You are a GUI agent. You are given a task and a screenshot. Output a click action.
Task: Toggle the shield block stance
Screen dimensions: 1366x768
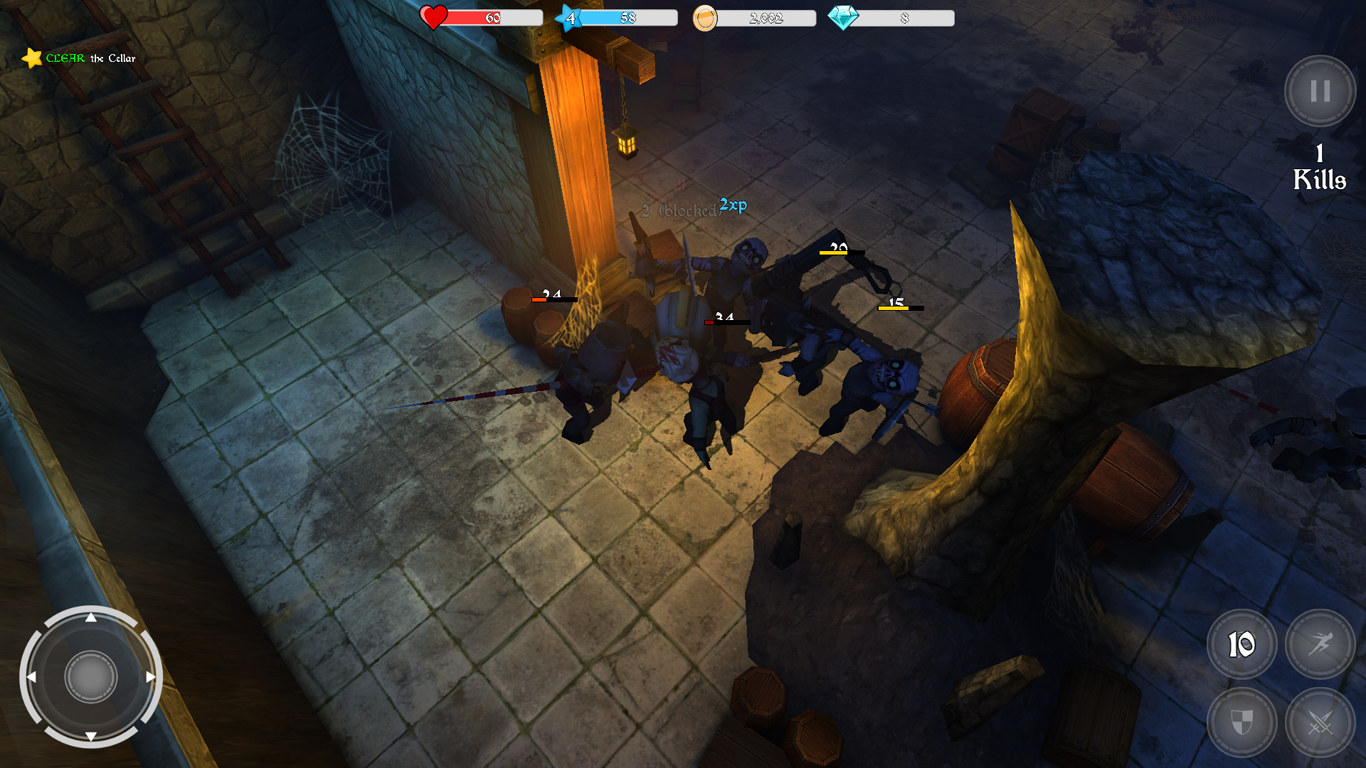pos(1242,722)
